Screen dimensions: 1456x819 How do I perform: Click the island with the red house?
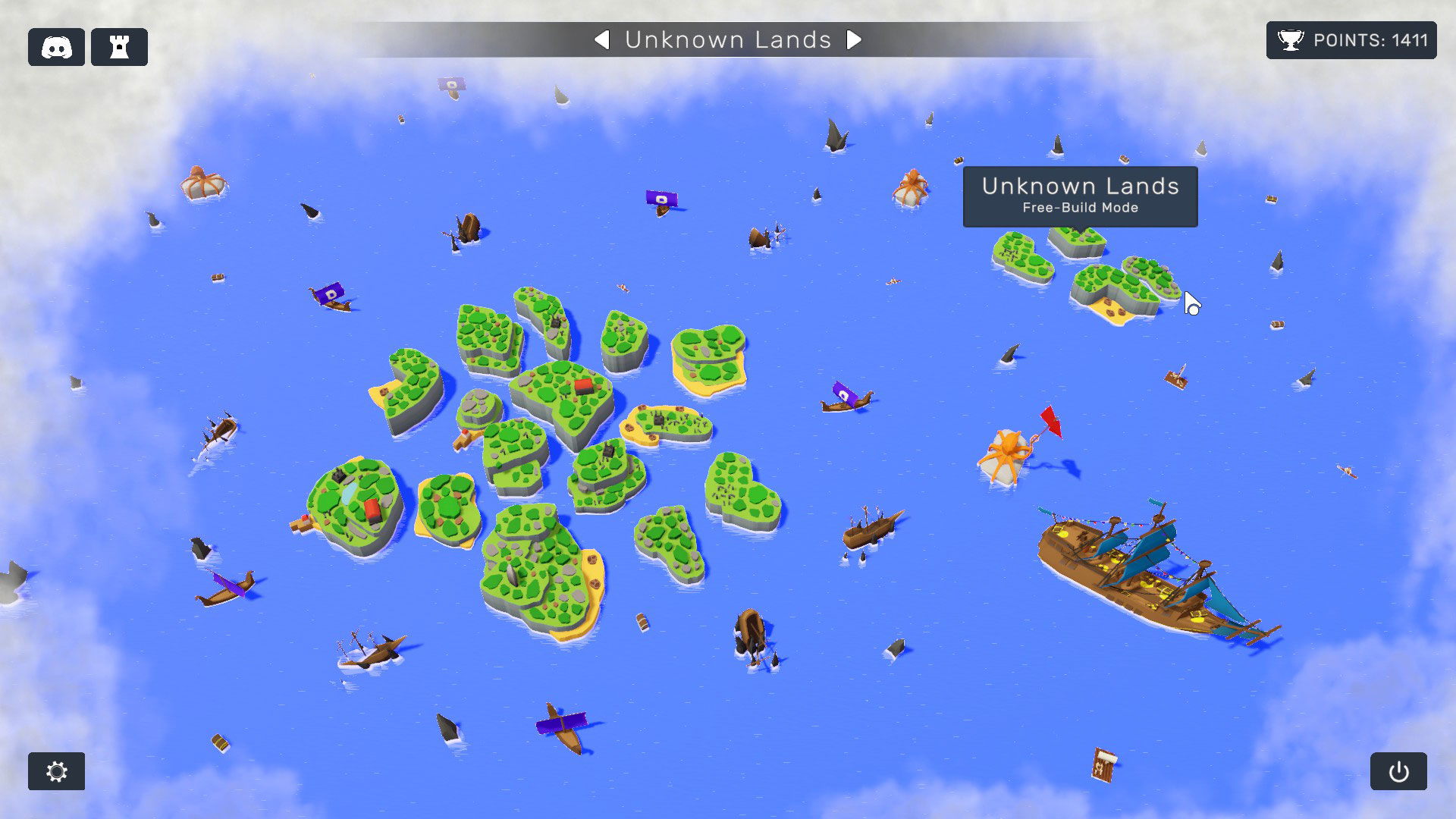coord(580,389)
